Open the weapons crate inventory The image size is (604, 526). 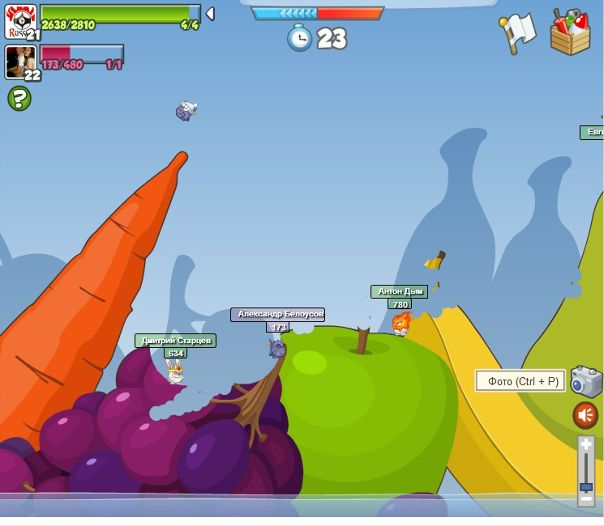569,32
